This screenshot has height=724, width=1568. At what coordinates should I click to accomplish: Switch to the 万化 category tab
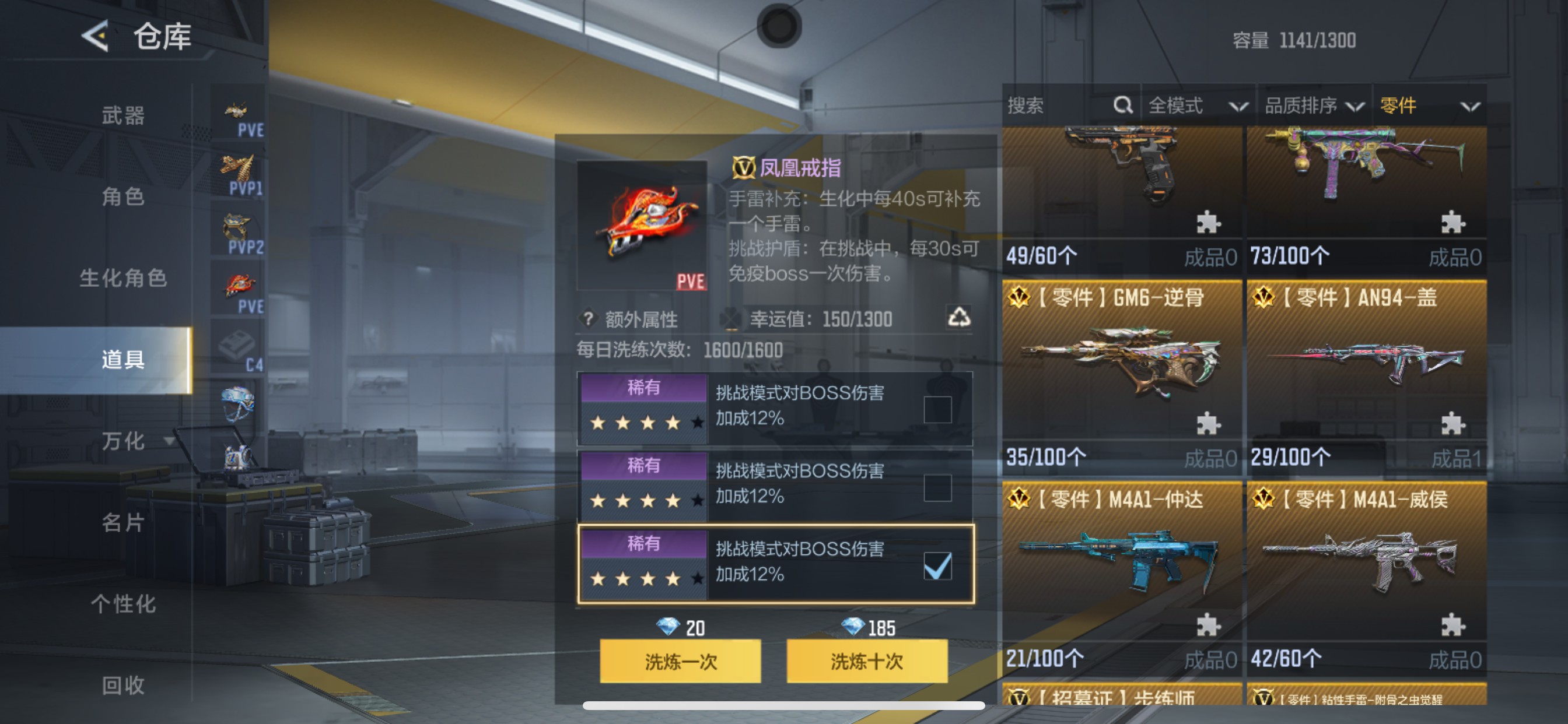click(x=122, y=442)
